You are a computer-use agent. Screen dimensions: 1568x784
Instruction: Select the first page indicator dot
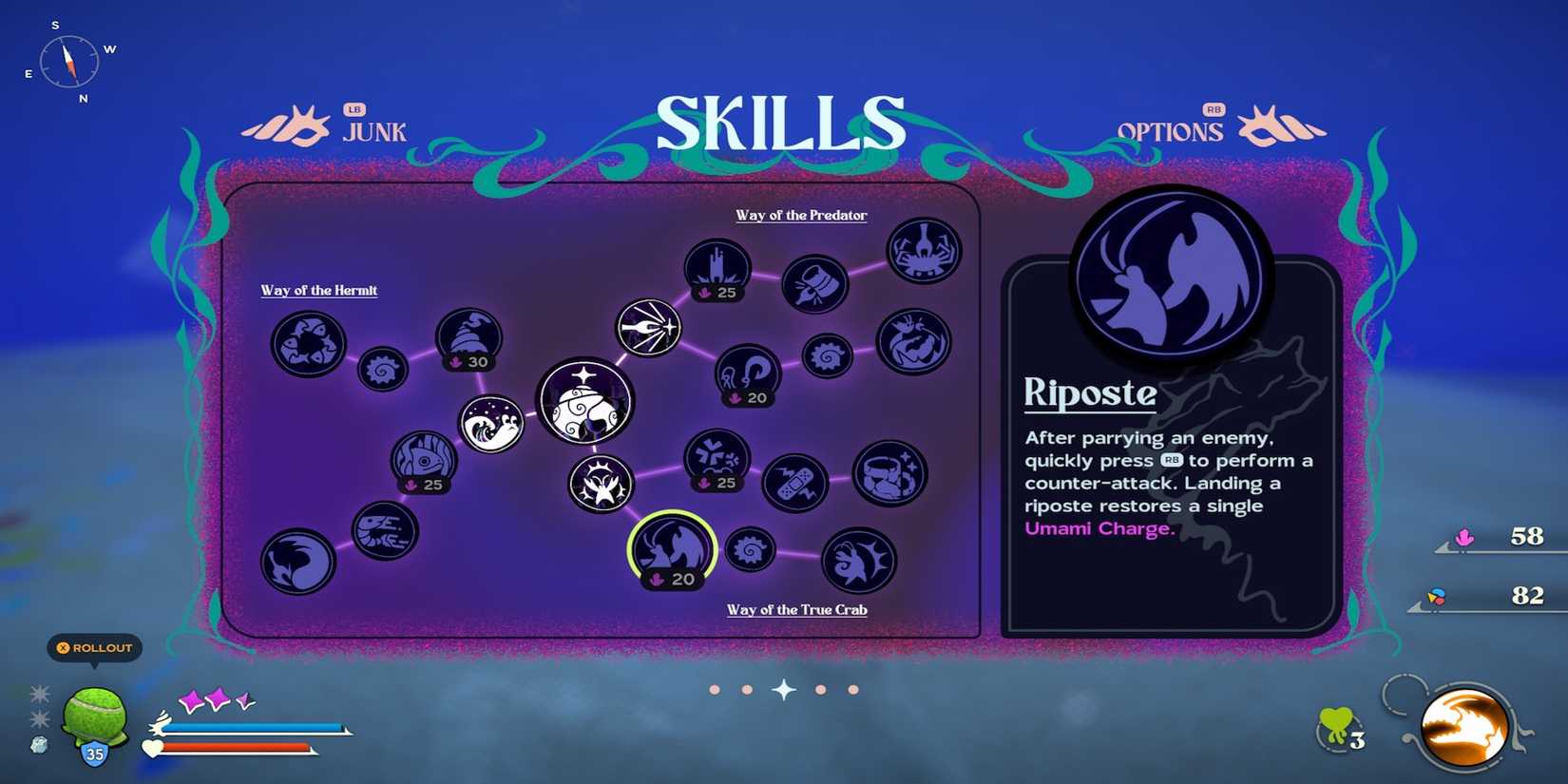tap(715, 689)
